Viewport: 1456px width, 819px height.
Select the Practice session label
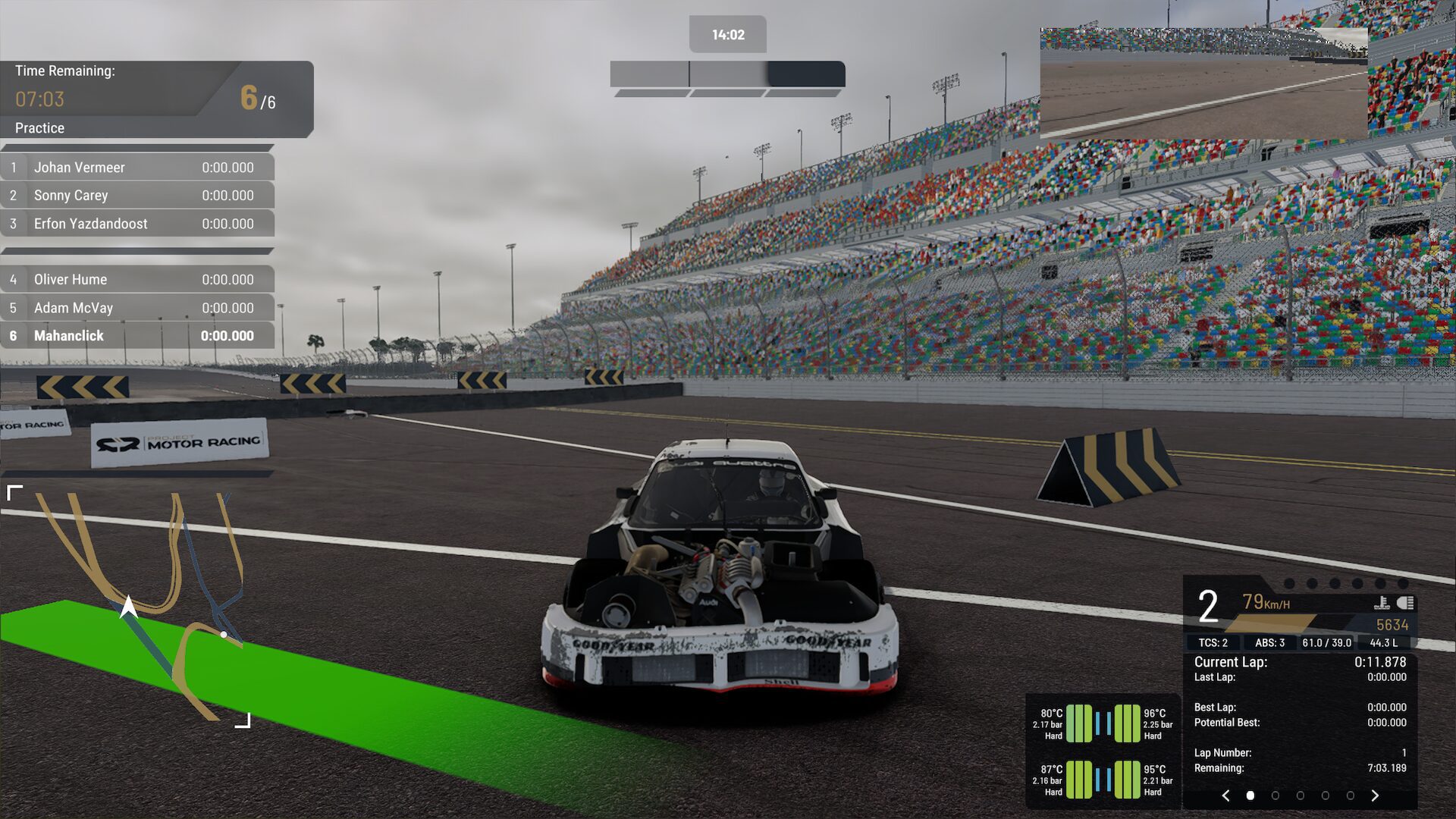tap(38, 128)
